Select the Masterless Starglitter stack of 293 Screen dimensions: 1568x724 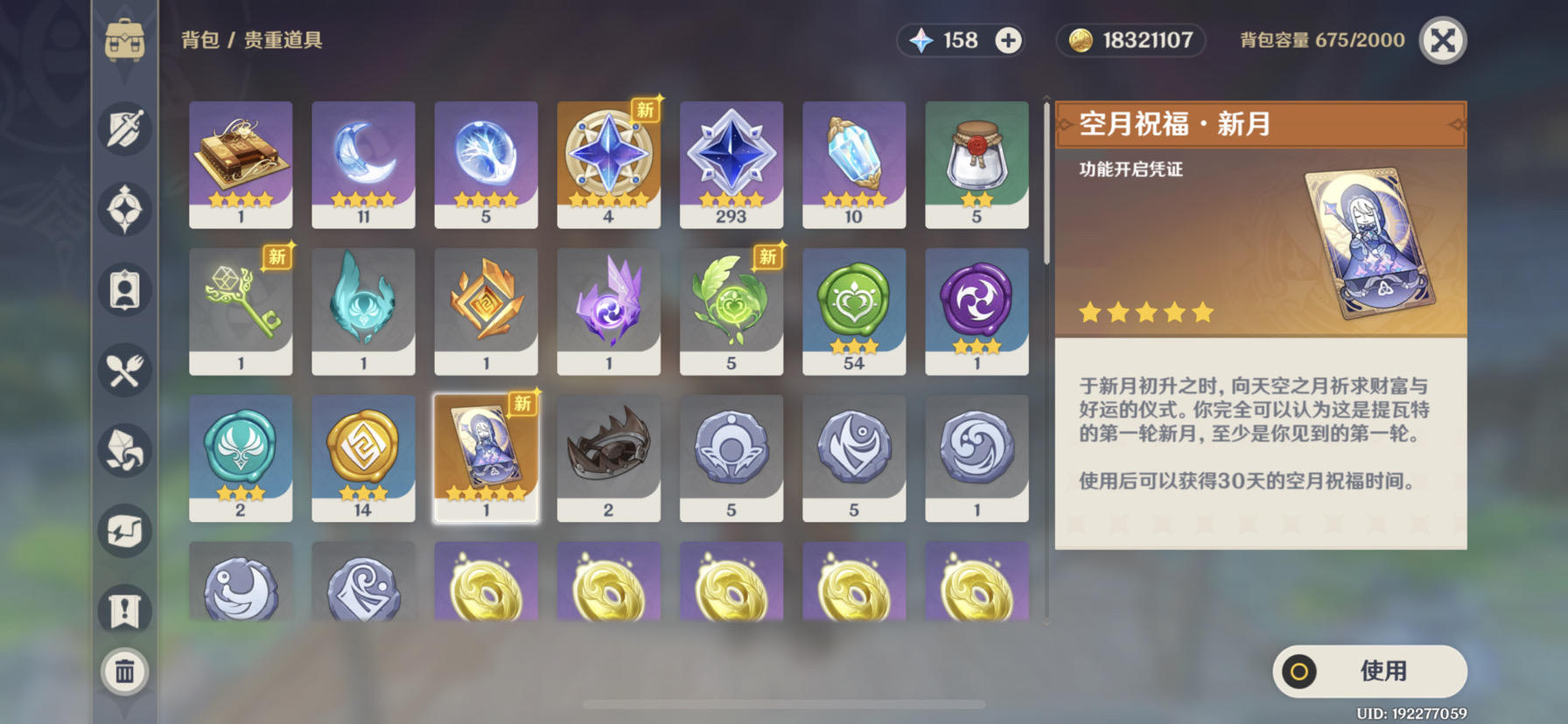731,162
